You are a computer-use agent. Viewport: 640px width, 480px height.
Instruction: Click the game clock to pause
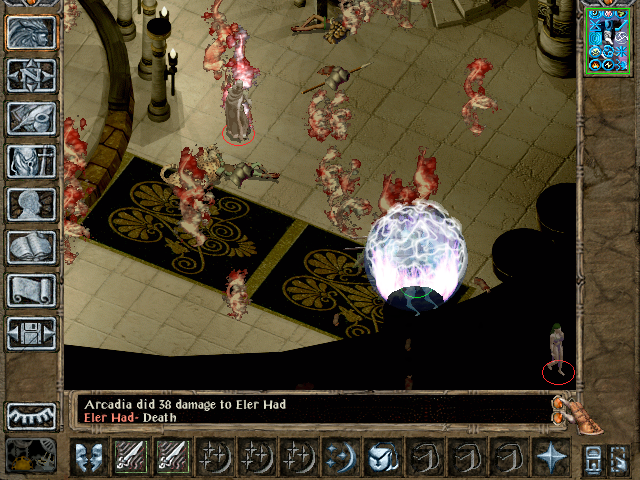pyautogui.click(x=31, y=455)
